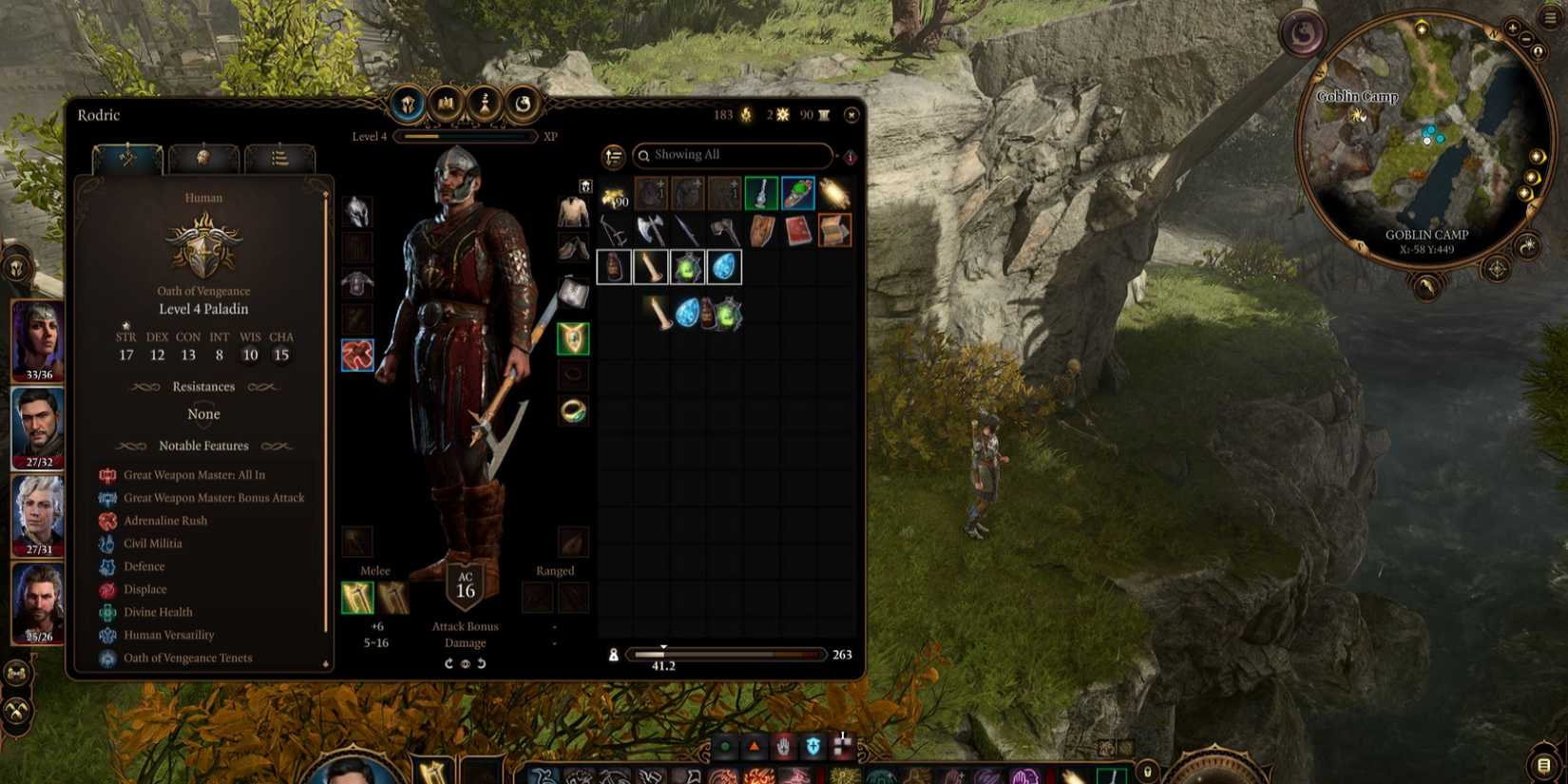This screenshot has height=784, width=1568.
Task: Click the sort icon beside the search bar
Action: tap(612, 155)
